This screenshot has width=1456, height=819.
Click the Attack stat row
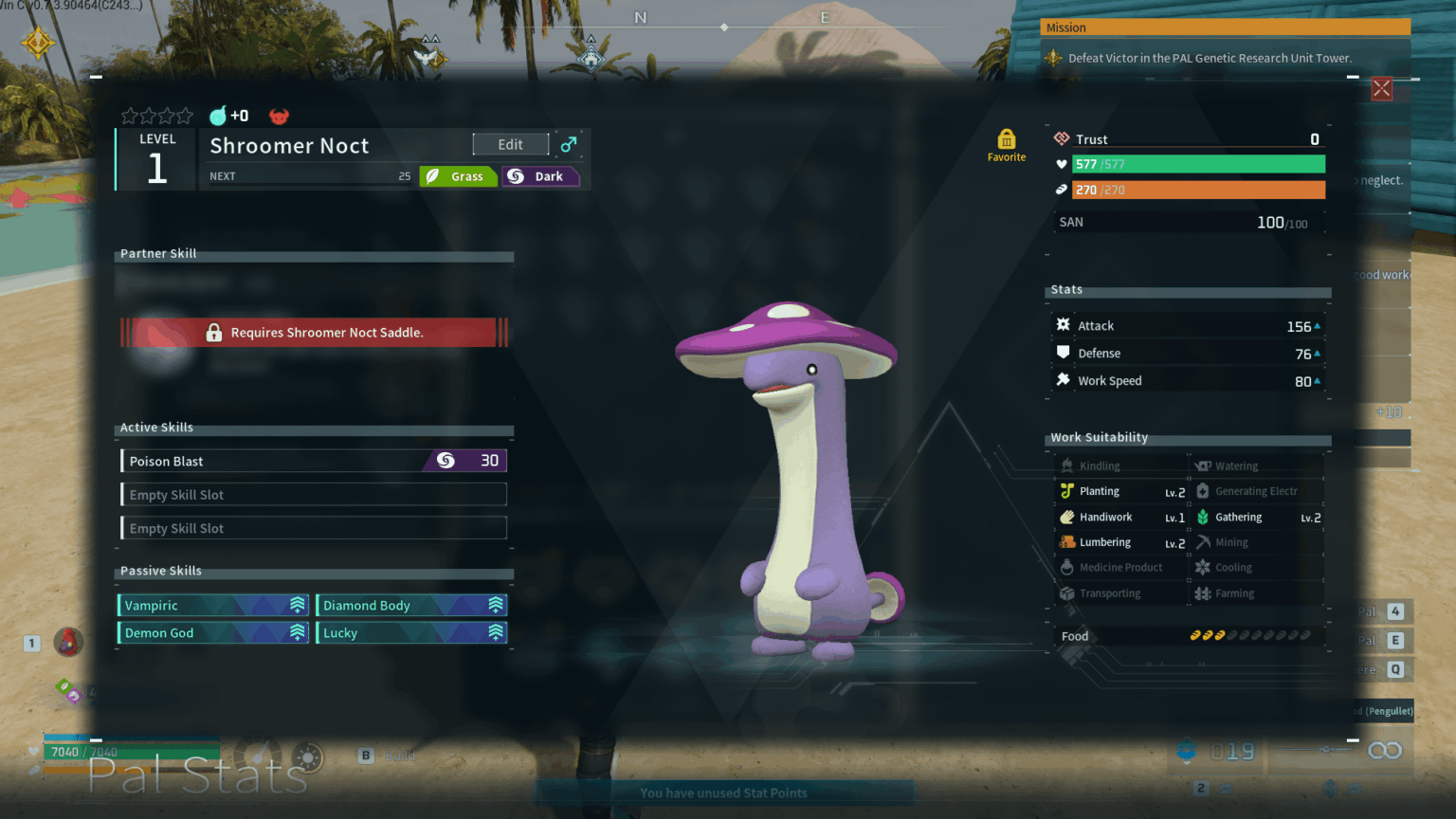point(1188,326)
